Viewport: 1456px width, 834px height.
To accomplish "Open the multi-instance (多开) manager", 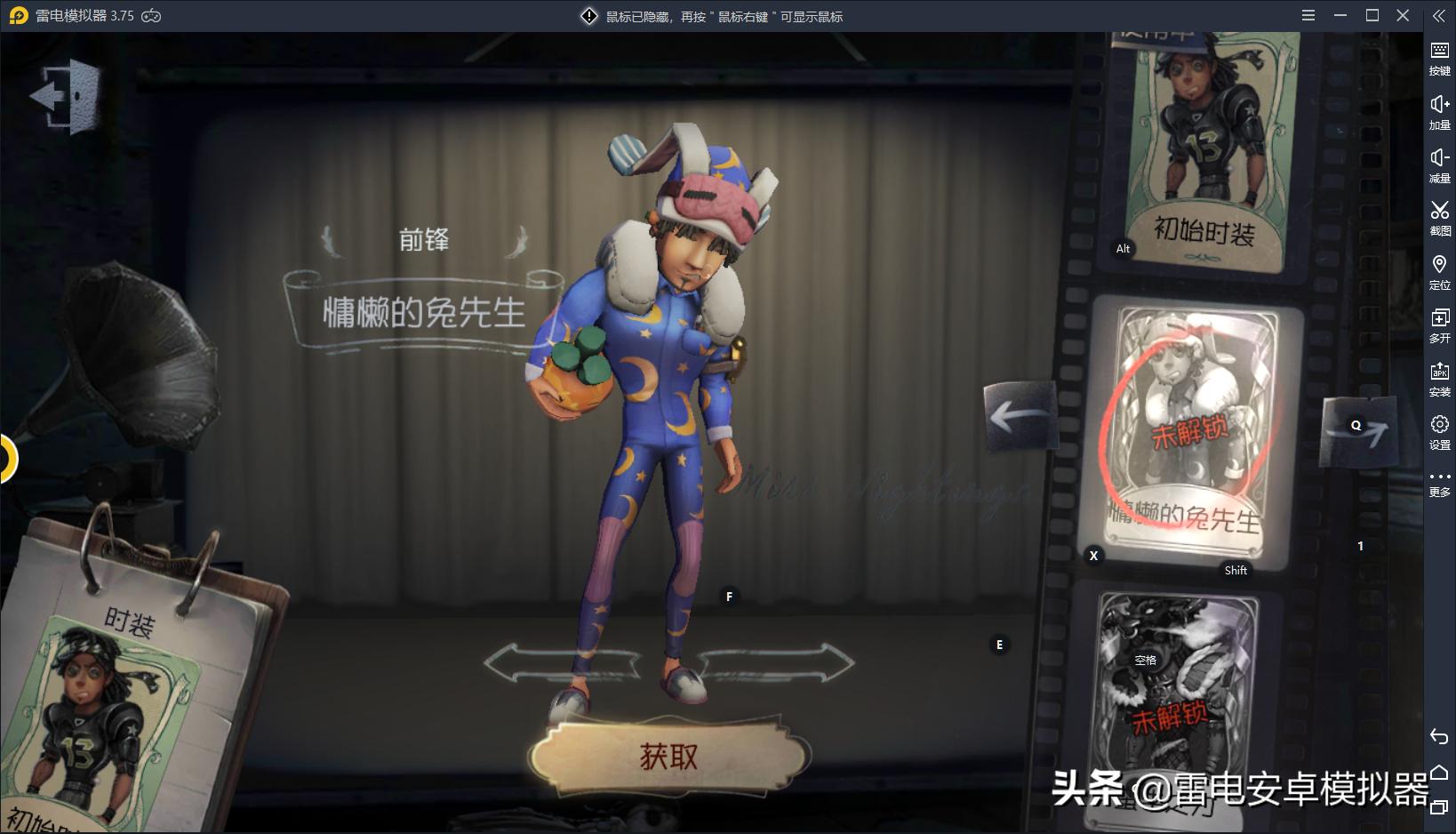I will (1442, 320).
